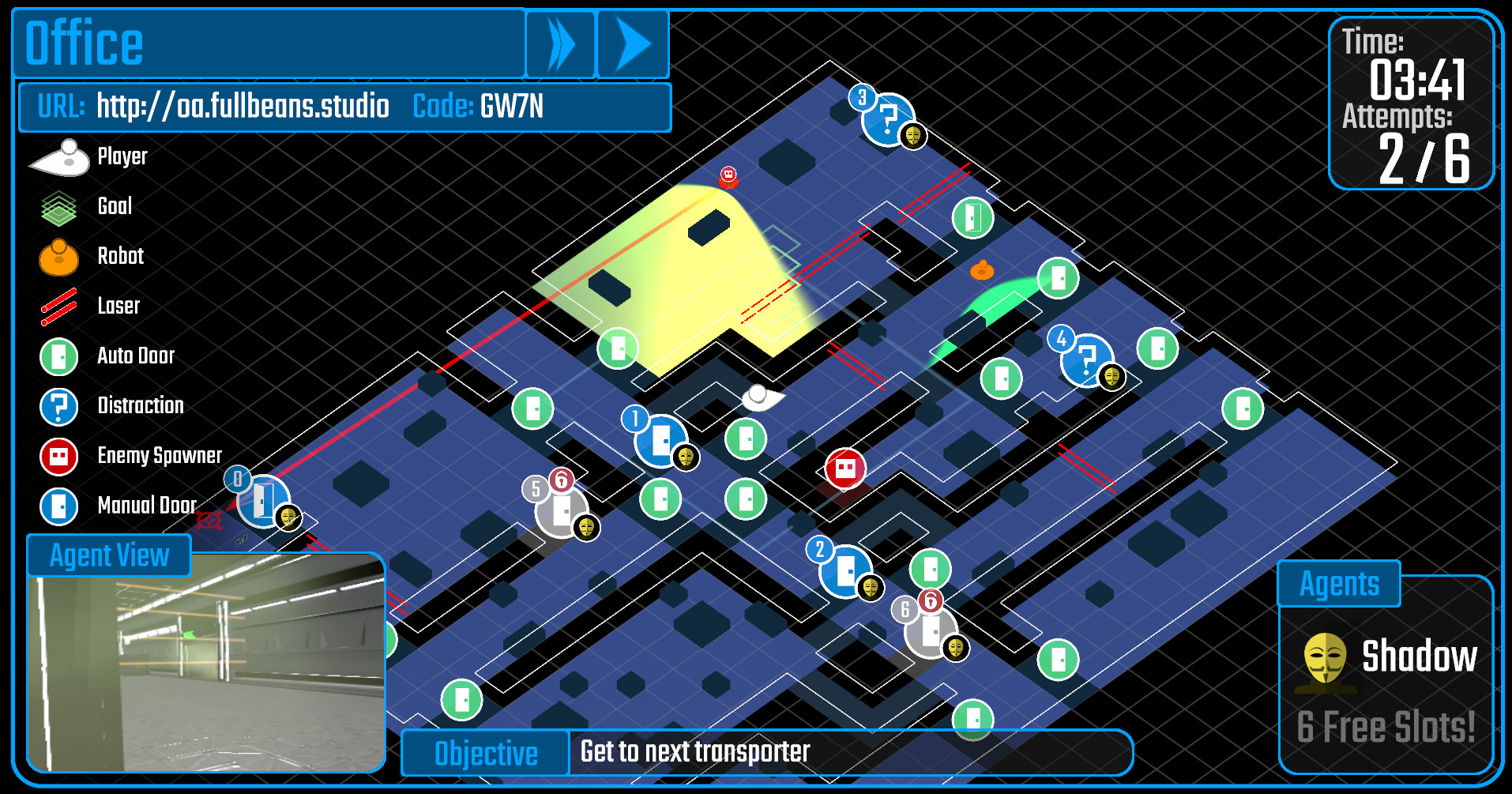
Task: Select the Robot icon in the legend
Action: (x=58, y=257)
